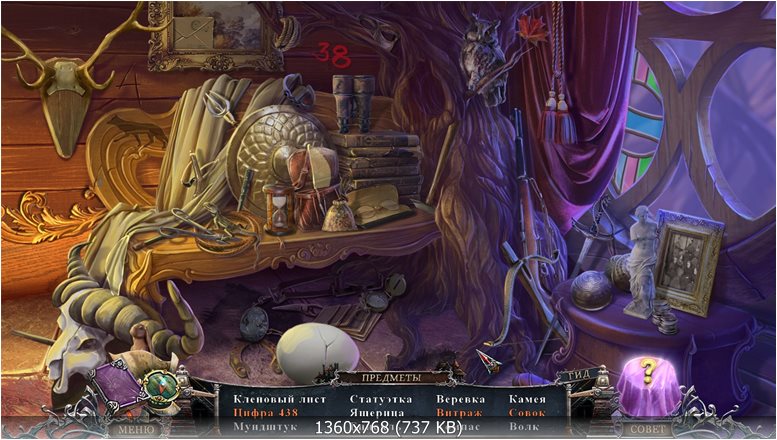777x440 pixels.
Task: Click the green compass amulet
Action: [x=159, y=385]
